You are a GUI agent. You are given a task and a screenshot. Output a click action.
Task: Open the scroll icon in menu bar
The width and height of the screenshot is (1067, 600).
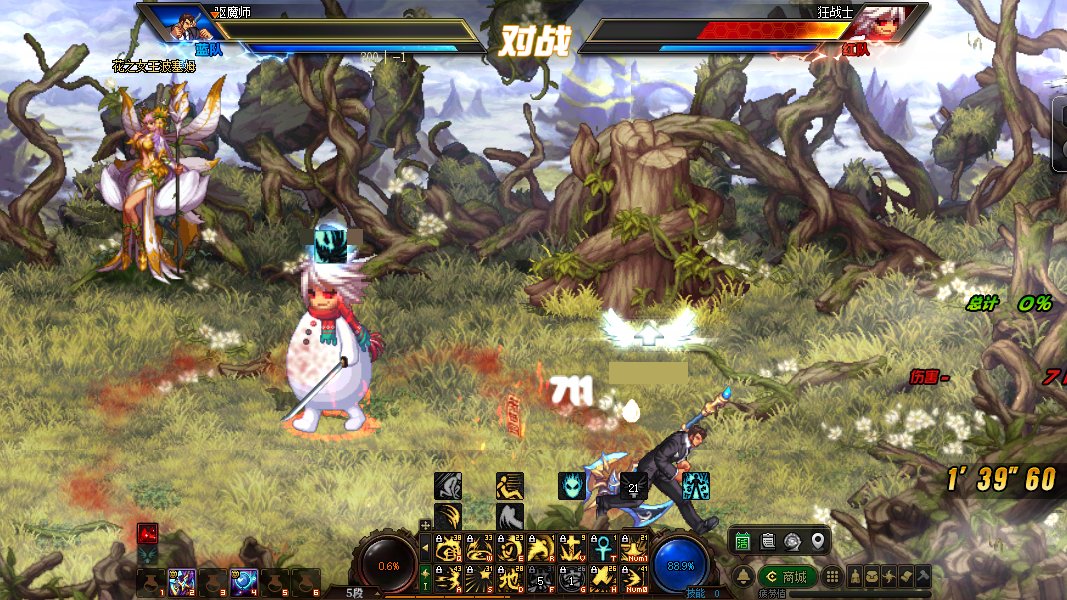click(906, 577)
